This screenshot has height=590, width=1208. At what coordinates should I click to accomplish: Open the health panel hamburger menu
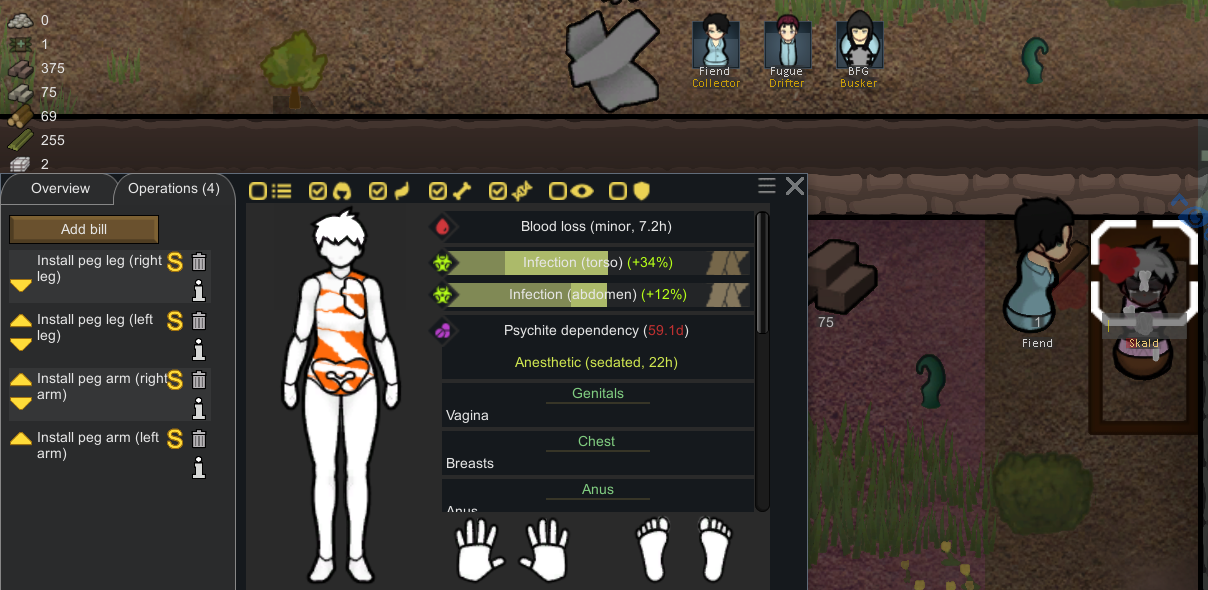pos(767,186)
